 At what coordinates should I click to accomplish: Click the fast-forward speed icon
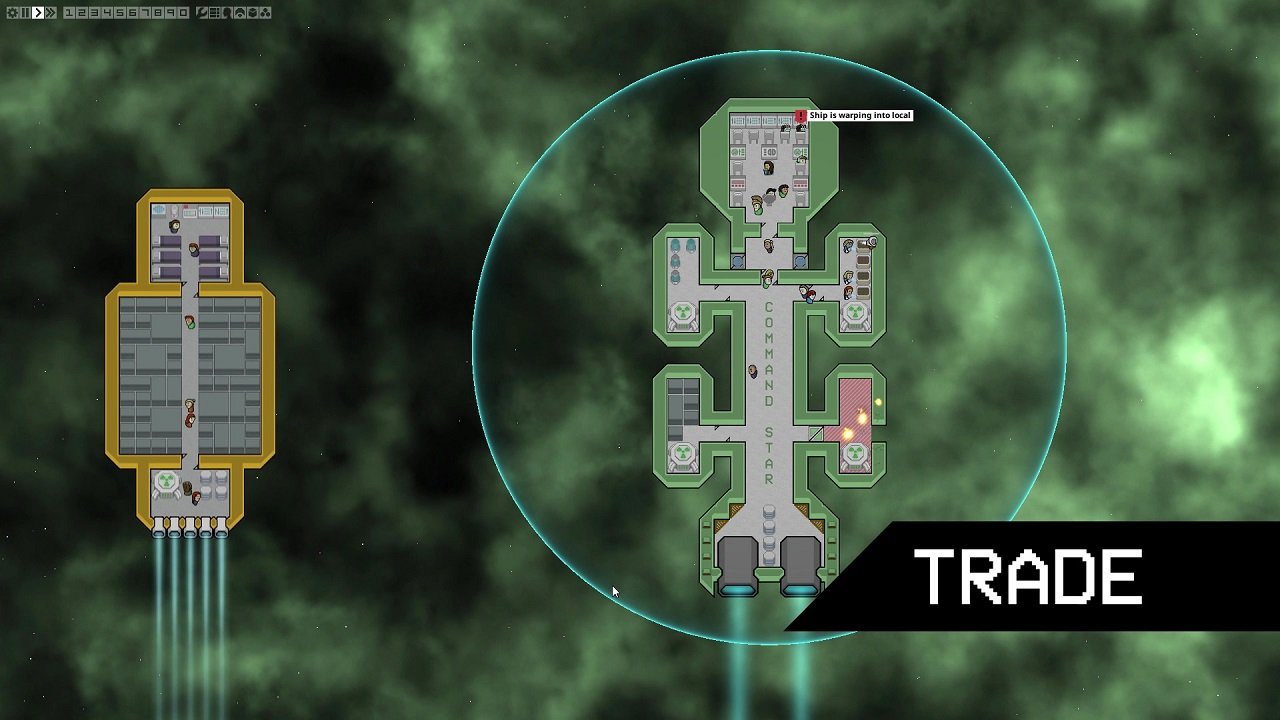coord(50,13)
